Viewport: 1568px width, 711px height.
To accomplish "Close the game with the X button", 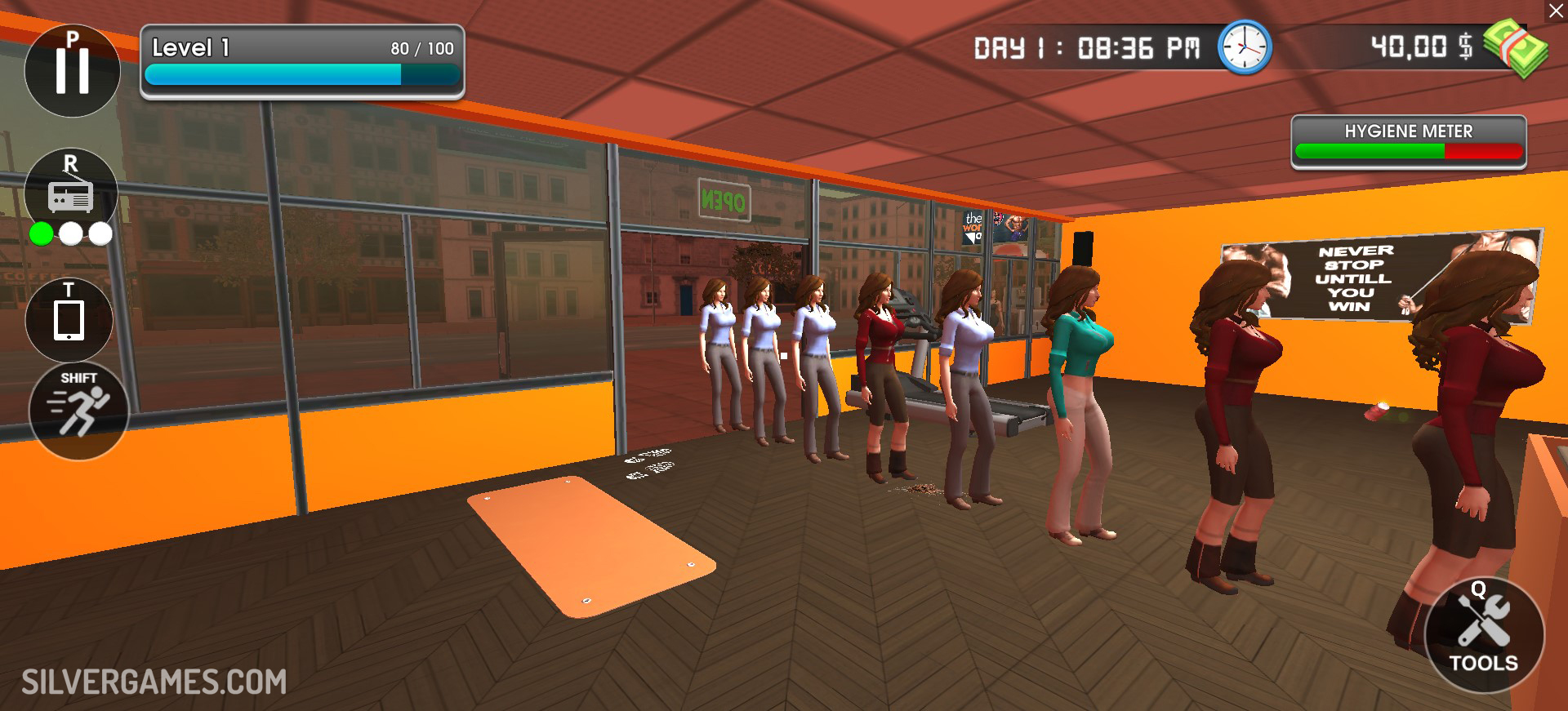I will click(x=1556, y=11).
